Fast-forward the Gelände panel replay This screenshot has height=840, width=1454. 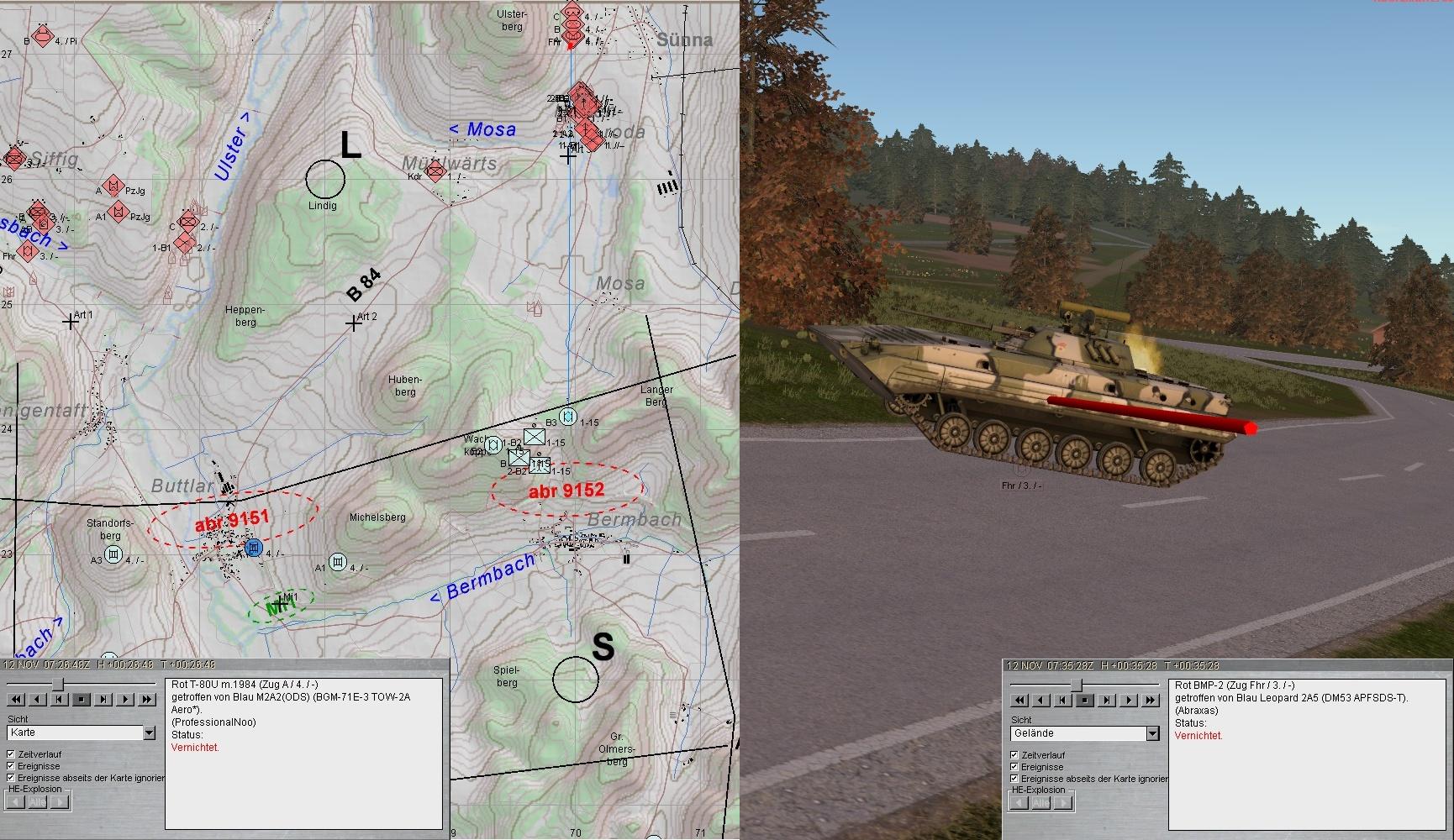[x=1151, y=700]
